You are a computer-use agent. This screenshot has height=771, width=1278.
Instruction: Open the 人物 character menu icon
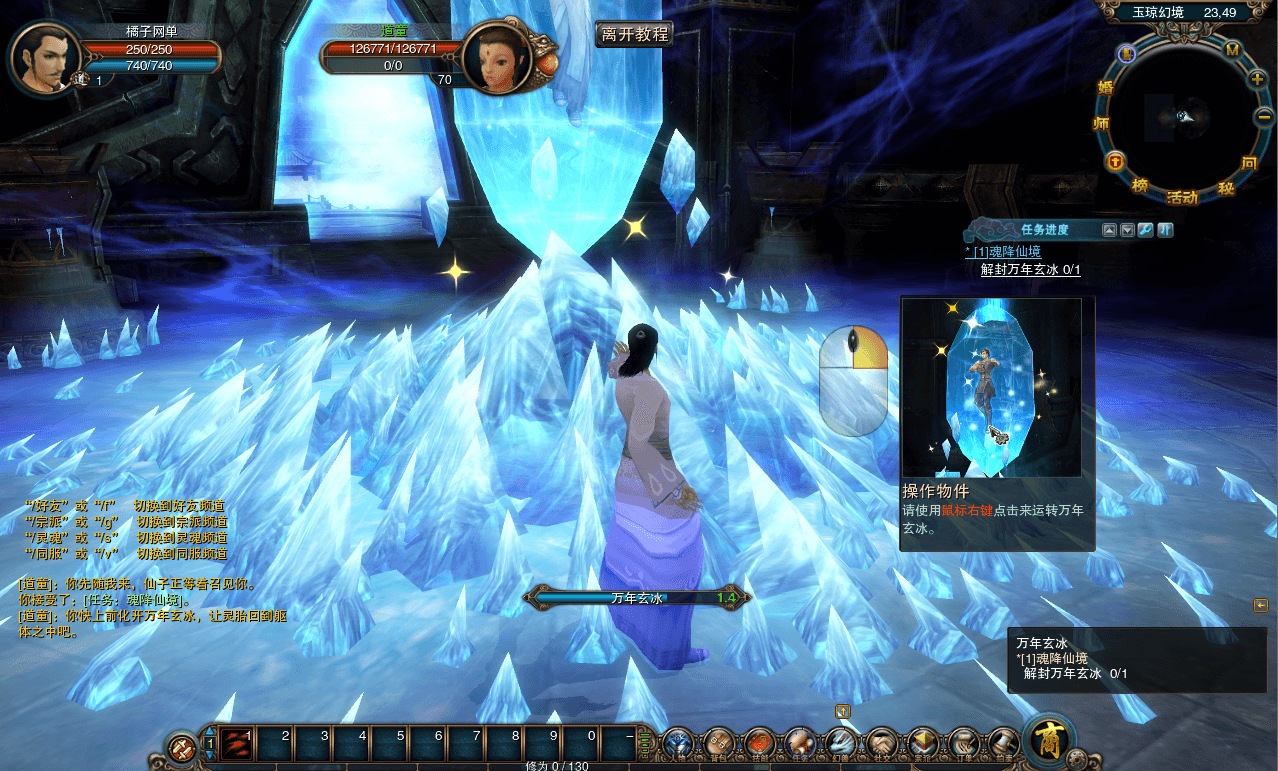679,743
